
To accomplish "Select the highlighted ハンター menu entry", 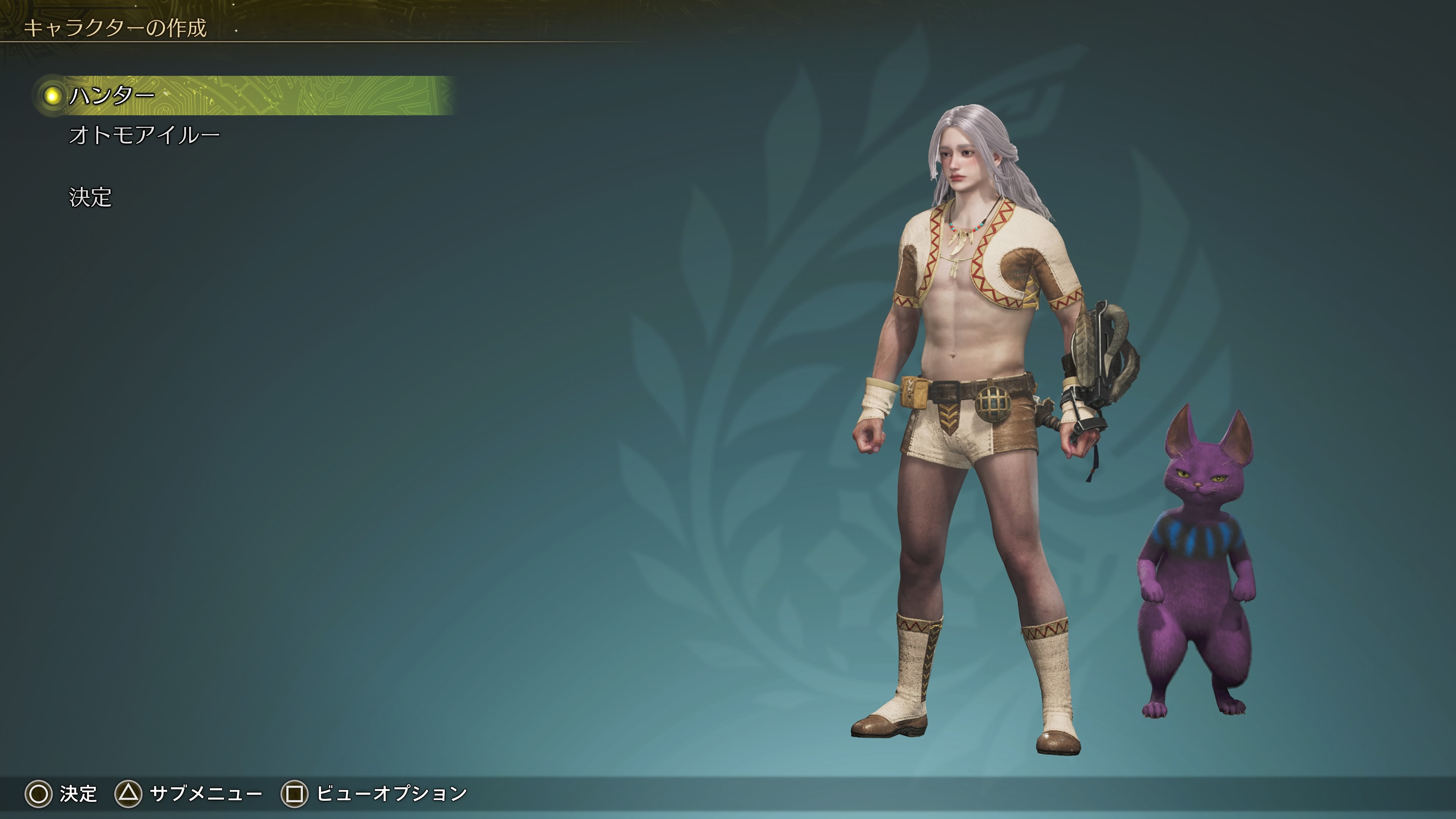I will tap(111, 96).
